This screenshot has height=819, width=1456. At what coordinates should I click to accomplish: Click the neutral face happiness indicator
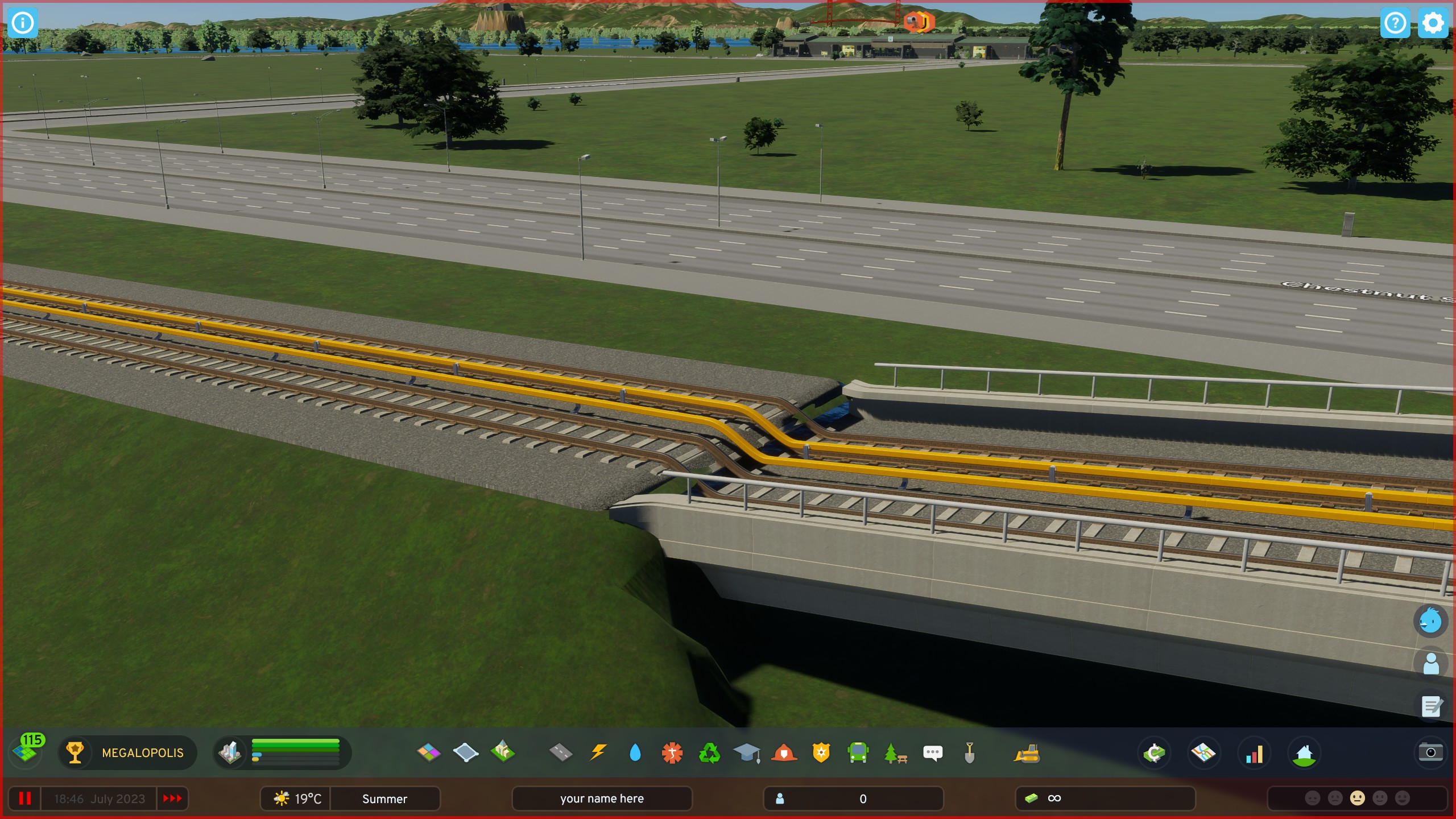(x=1358, y=798)
